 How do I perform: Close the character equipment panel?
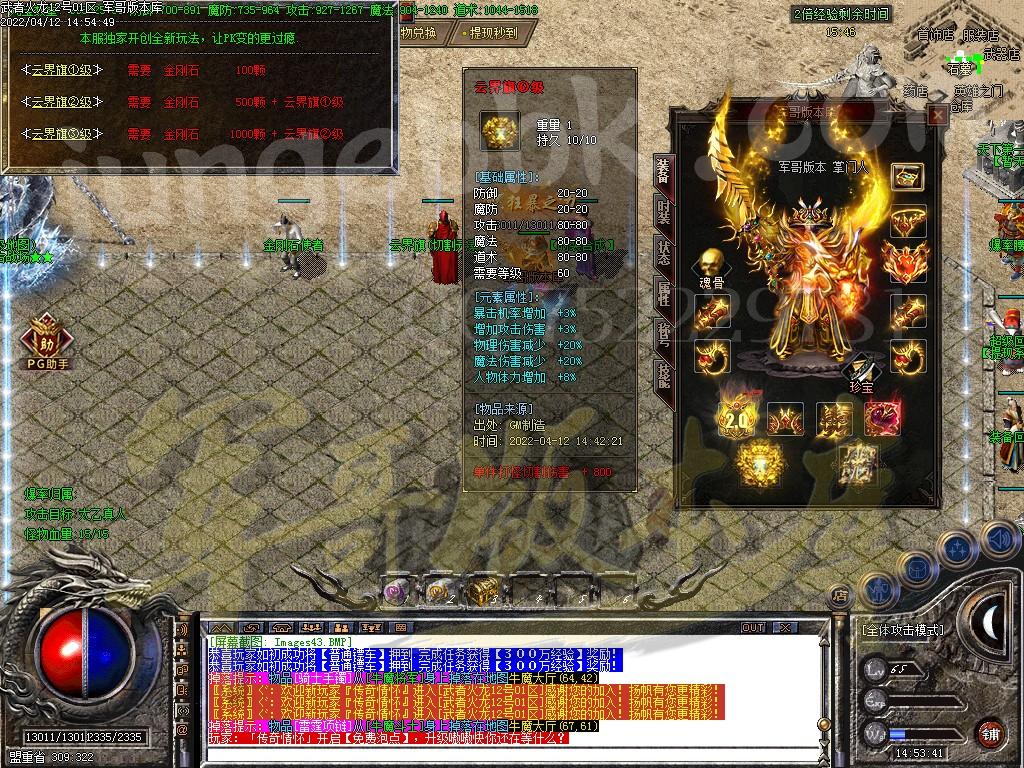(x=937, y=116)
